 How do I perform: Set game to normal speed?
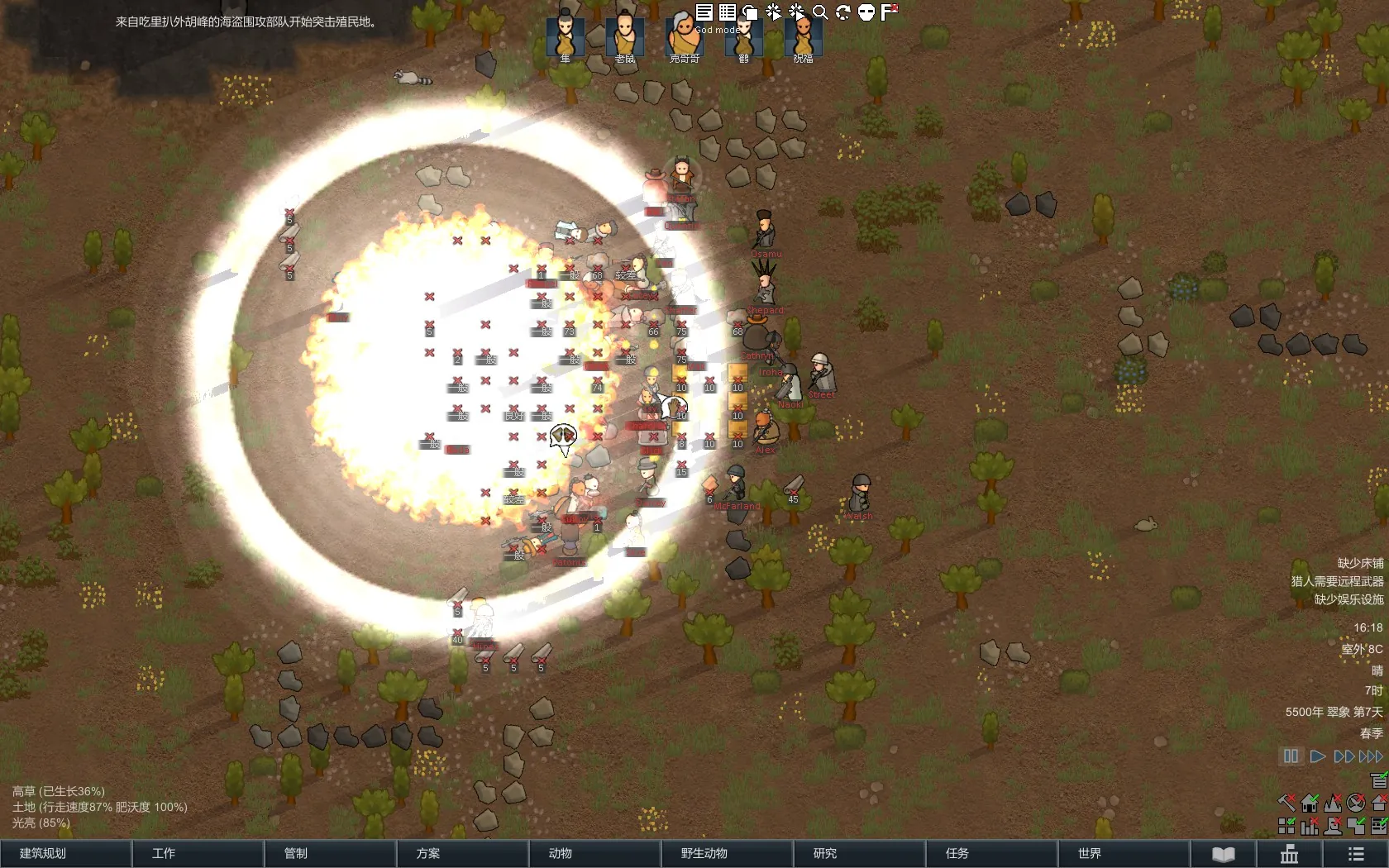(1318, 756)
